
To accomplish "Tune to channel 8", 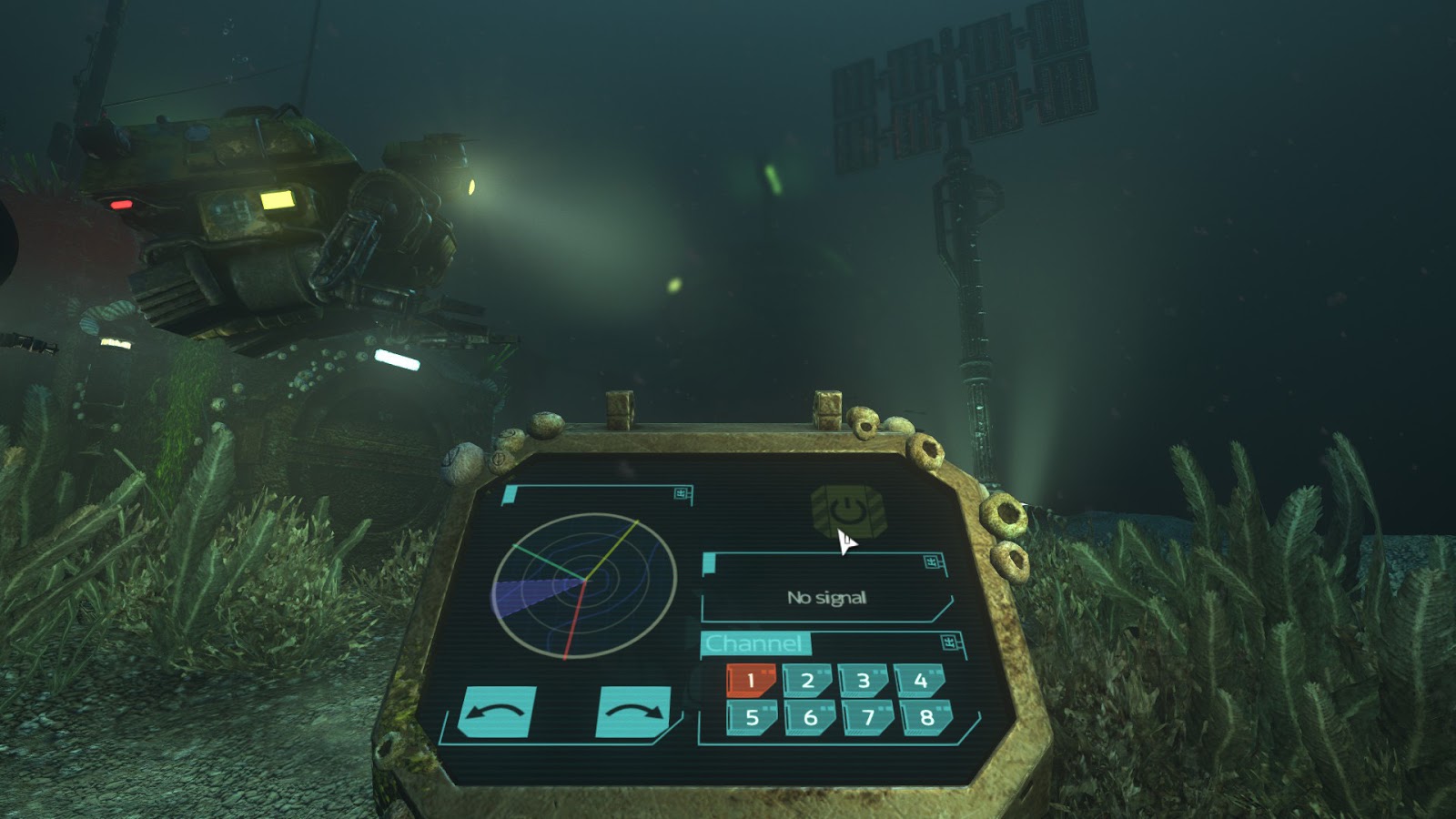I will (x=926, y=717).
